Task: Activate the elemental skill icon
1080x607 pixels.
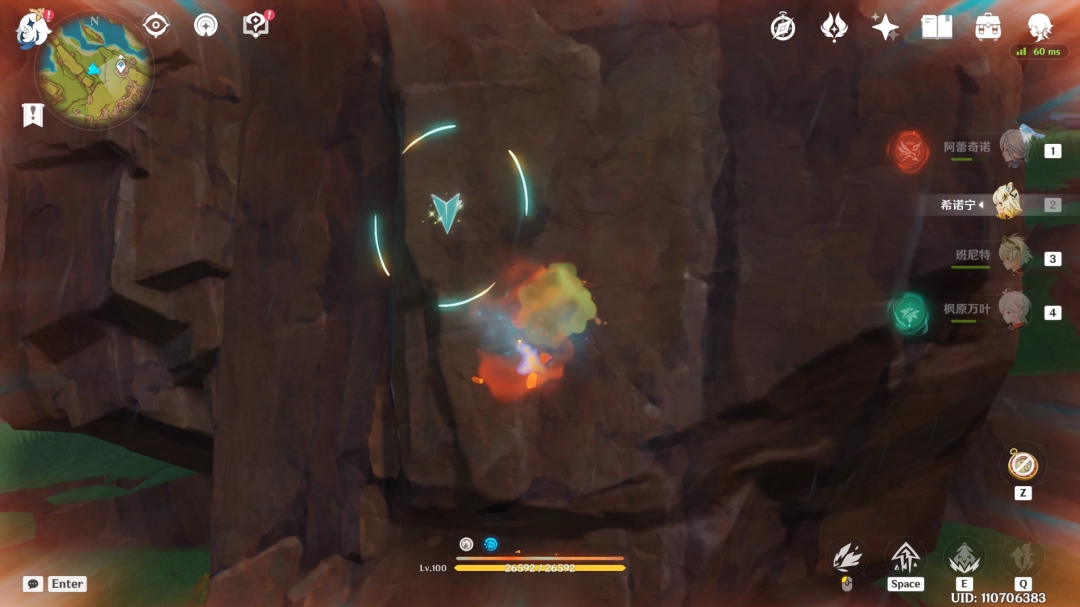Action: click(x=964, y=558)
